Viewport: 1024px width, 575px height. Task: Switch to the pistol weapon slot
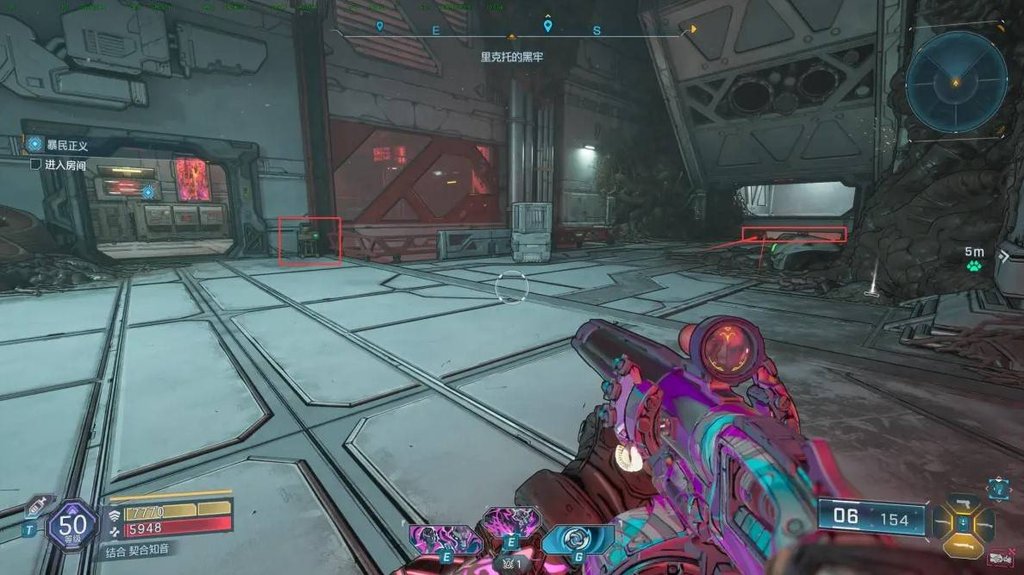coord(964,501)
